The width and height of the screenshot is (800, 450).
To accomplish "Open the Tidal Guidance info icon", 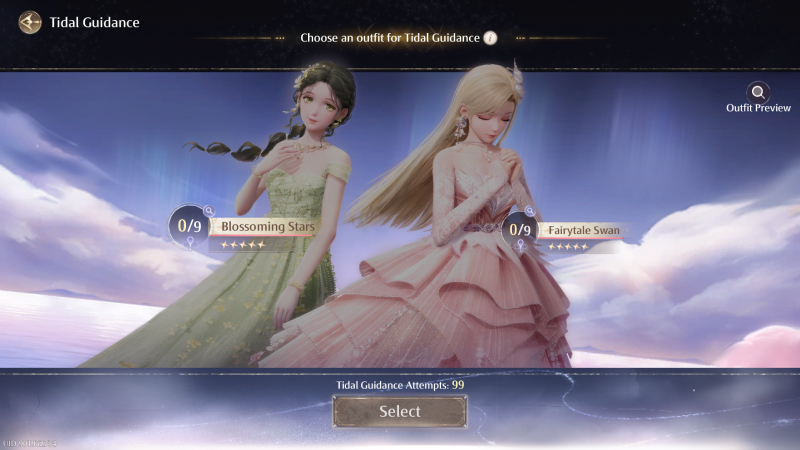I will point(490,38).
